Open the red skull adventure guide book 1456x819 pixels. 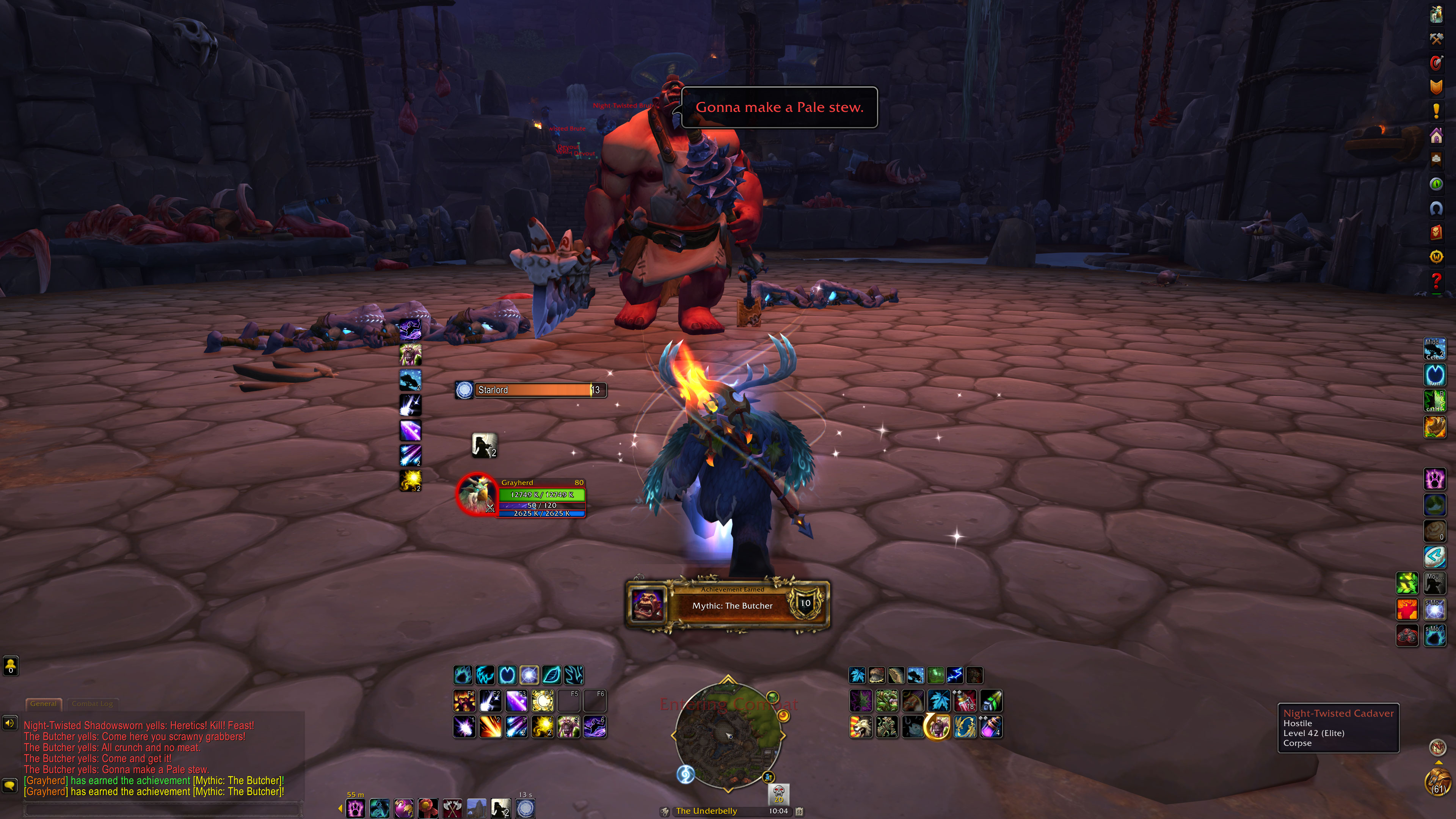[x=1436, y=232]
